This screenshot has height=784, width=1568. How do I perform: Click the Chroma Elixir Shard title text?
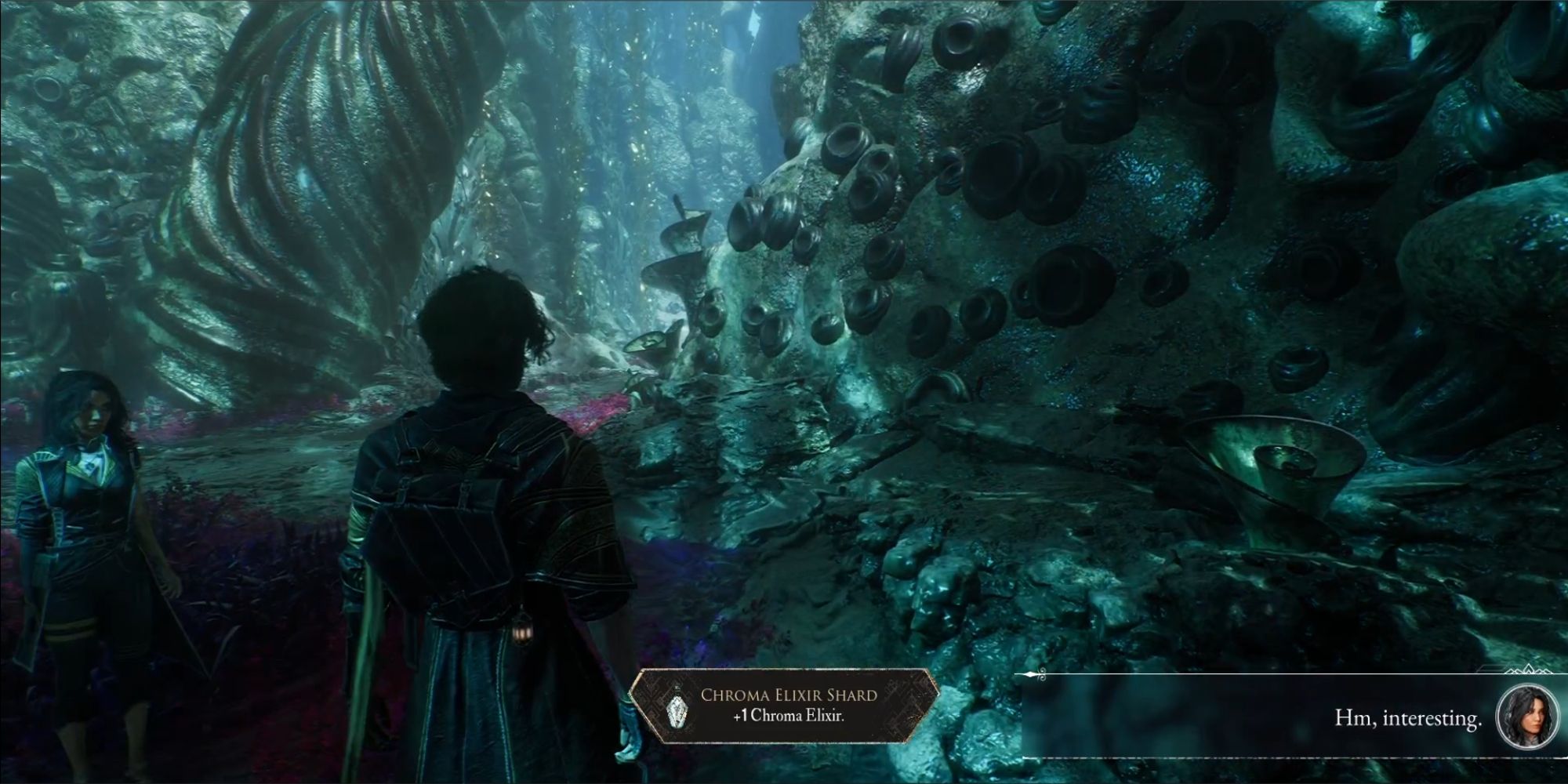789,695
